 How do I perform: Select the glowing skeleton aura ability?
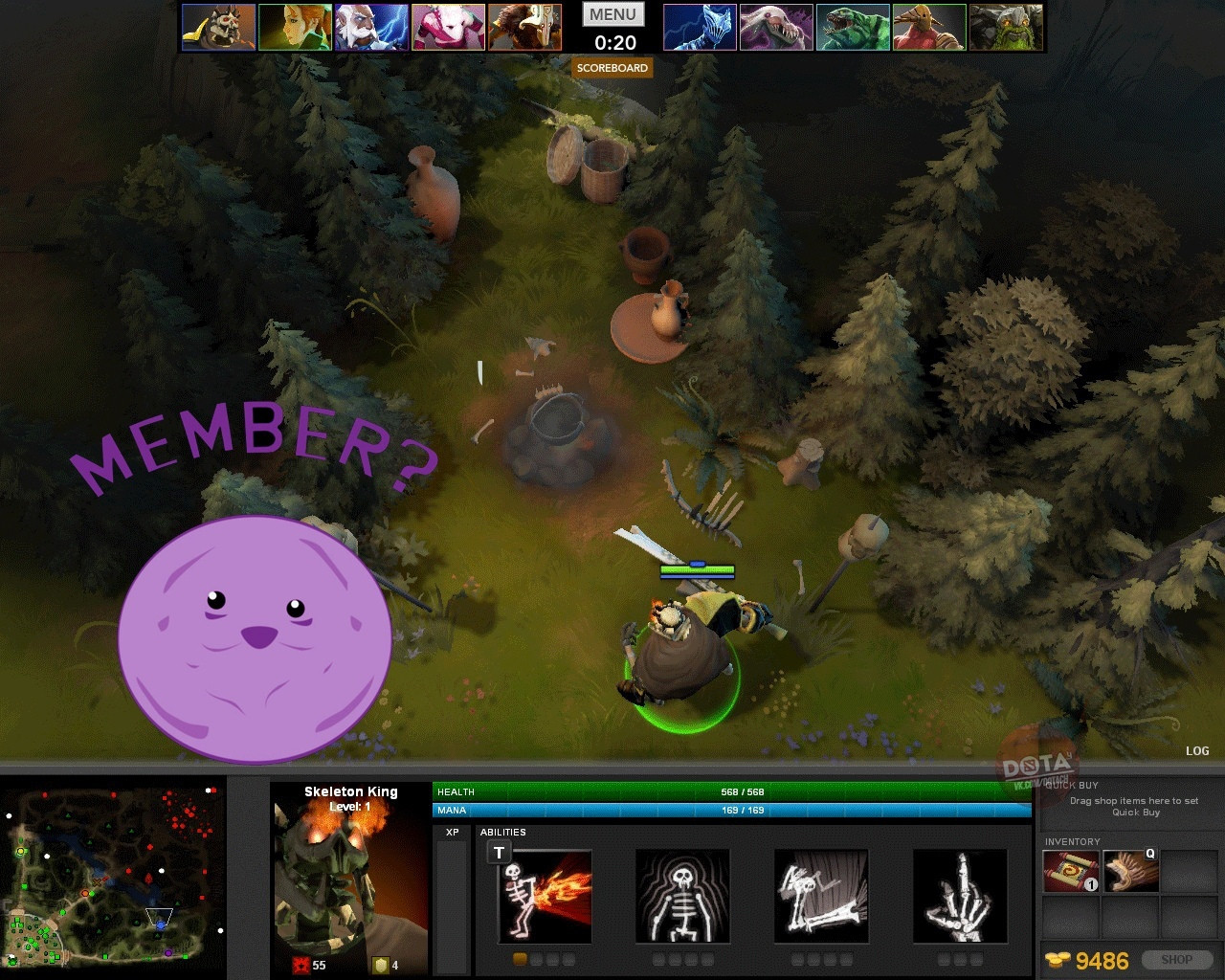[682, 897]
